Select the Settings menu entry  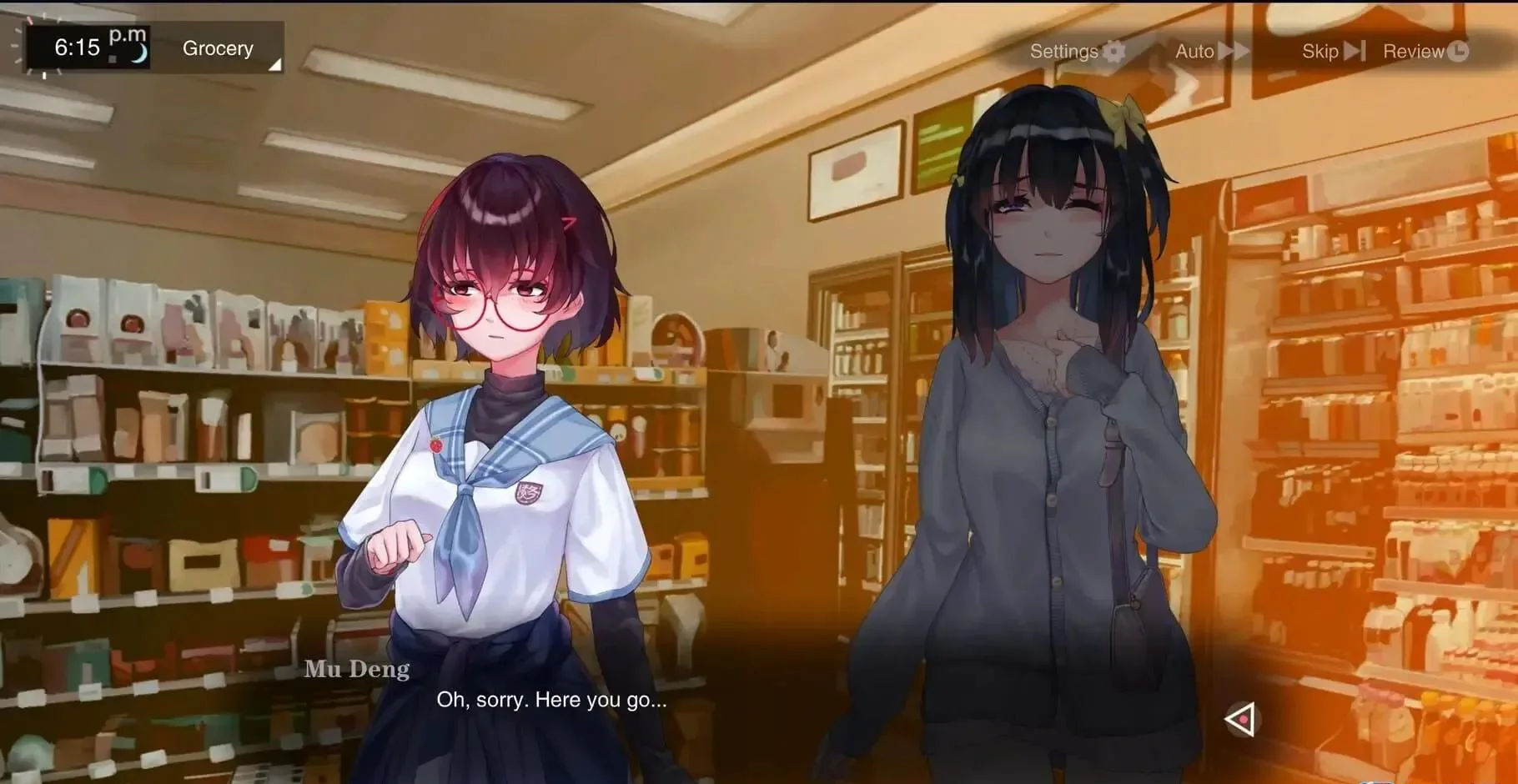pyautogui.click(x=1063, y=51)
